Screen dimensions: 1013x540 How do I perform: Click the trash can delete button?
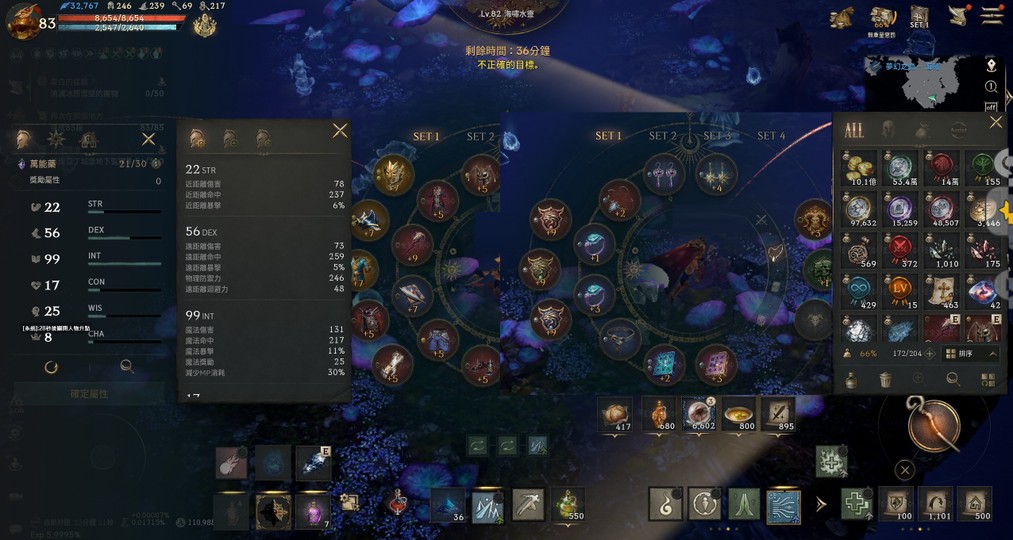pos(885,379)
